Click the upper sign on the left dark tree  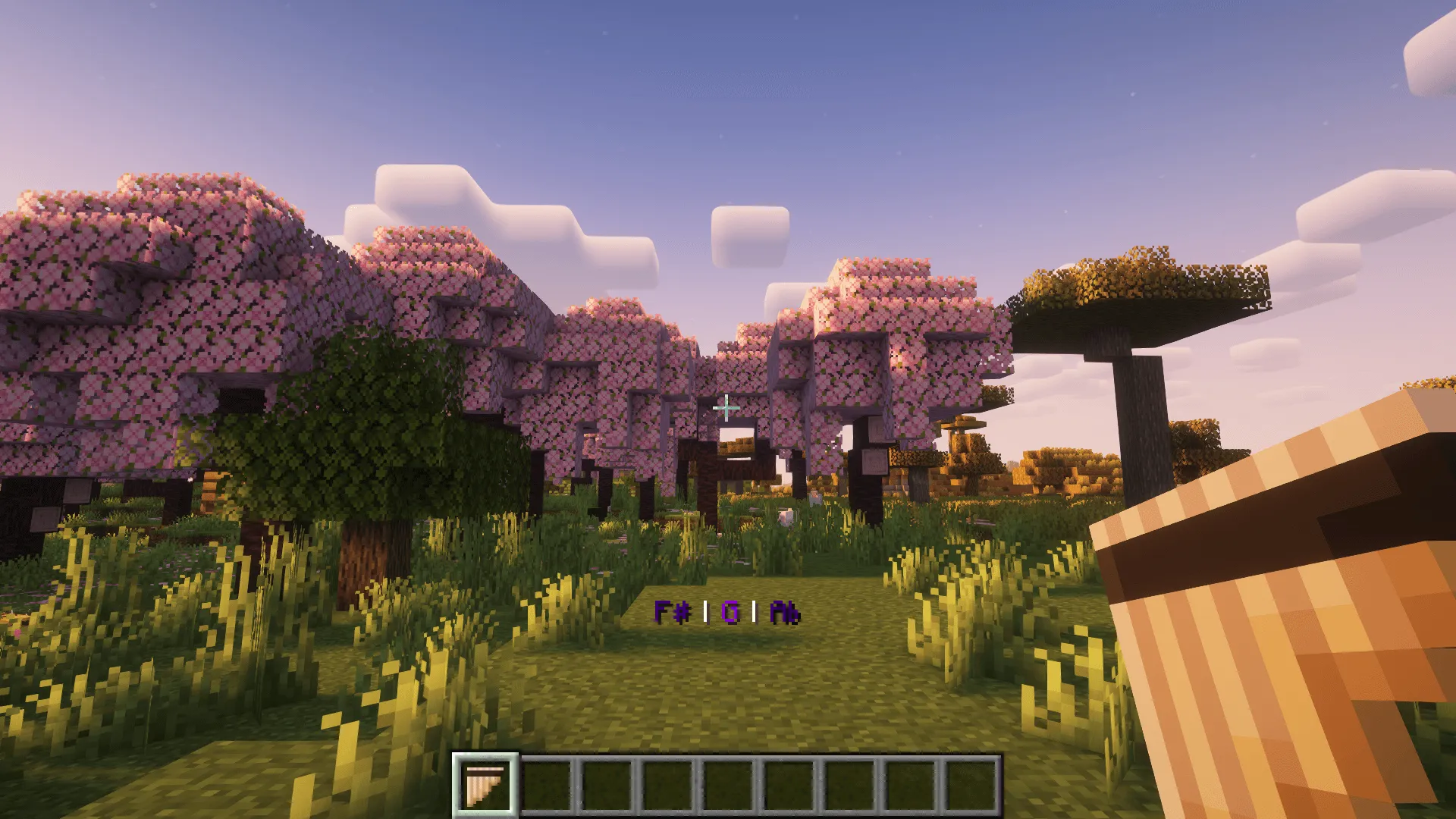click(x=77, y=491)
